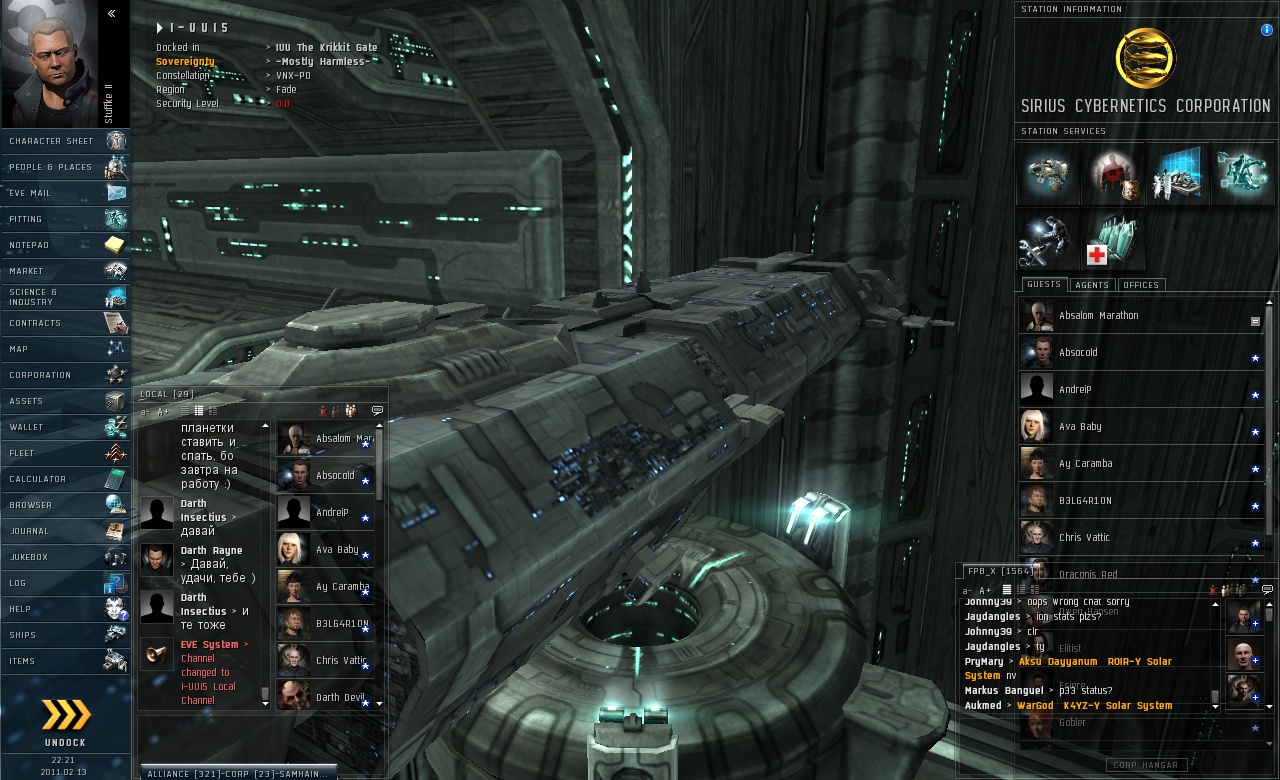Click the station information info icon
The height and width of the screenshot is (780, 1280).
1267,30
